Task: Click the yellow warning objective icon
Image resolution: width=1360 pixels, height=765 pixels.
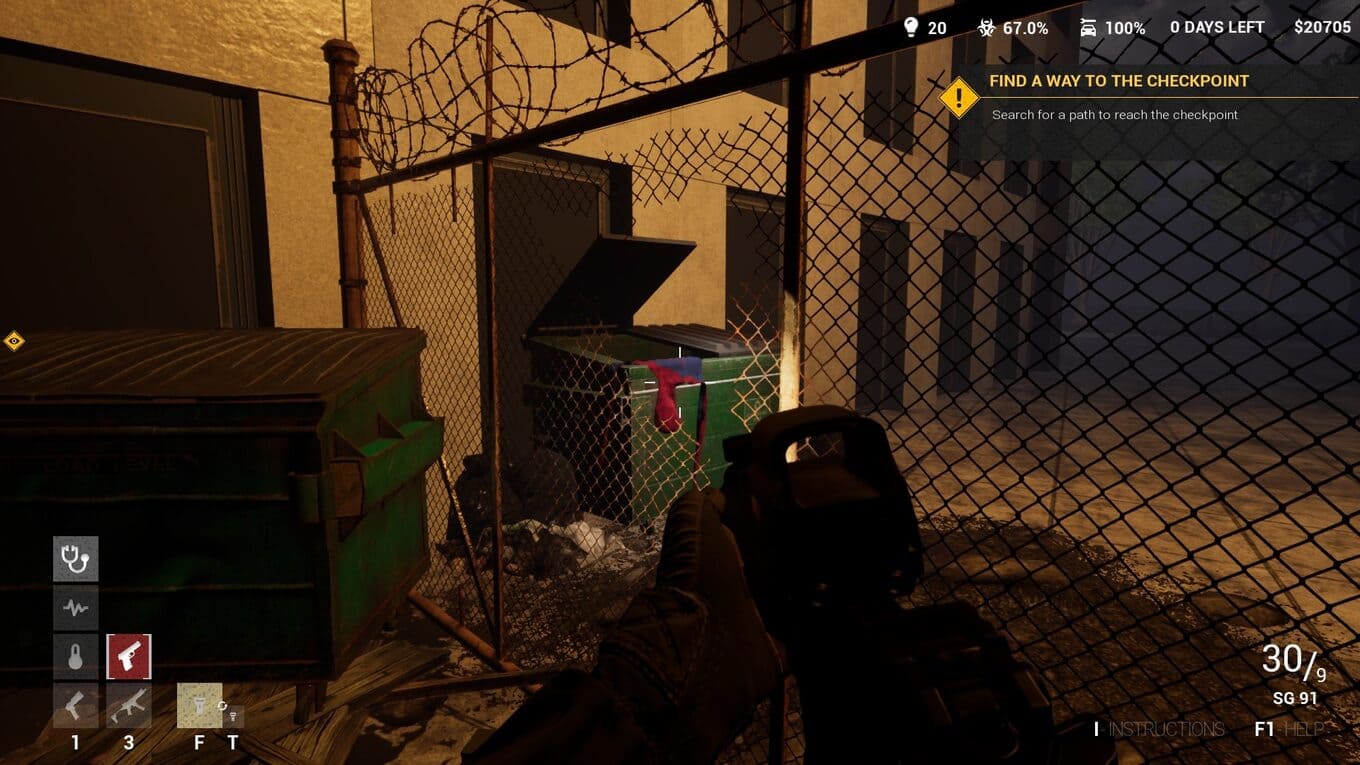Action: pos(960,98)
